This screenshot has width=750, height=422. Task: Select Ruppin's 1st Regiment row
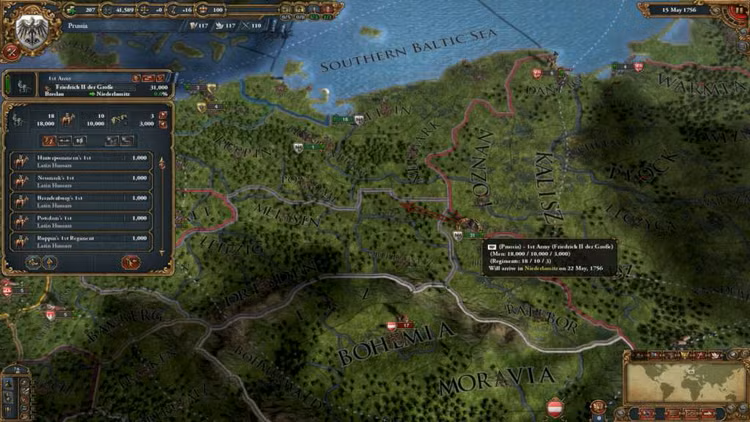[81, 241]
